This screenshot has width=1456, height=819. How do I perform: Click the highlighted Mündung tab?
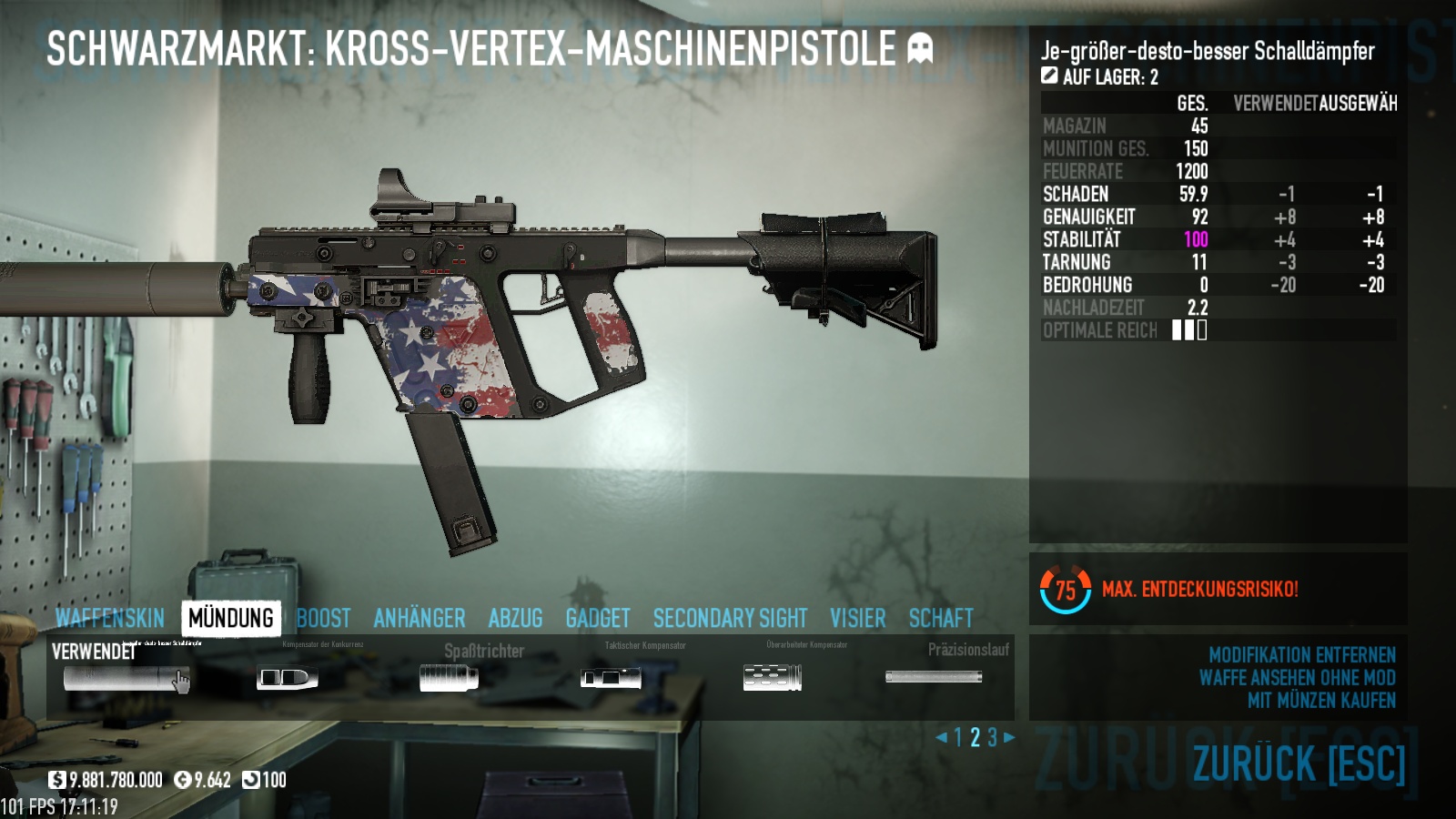pyautogui.click(x=231, y=619)
